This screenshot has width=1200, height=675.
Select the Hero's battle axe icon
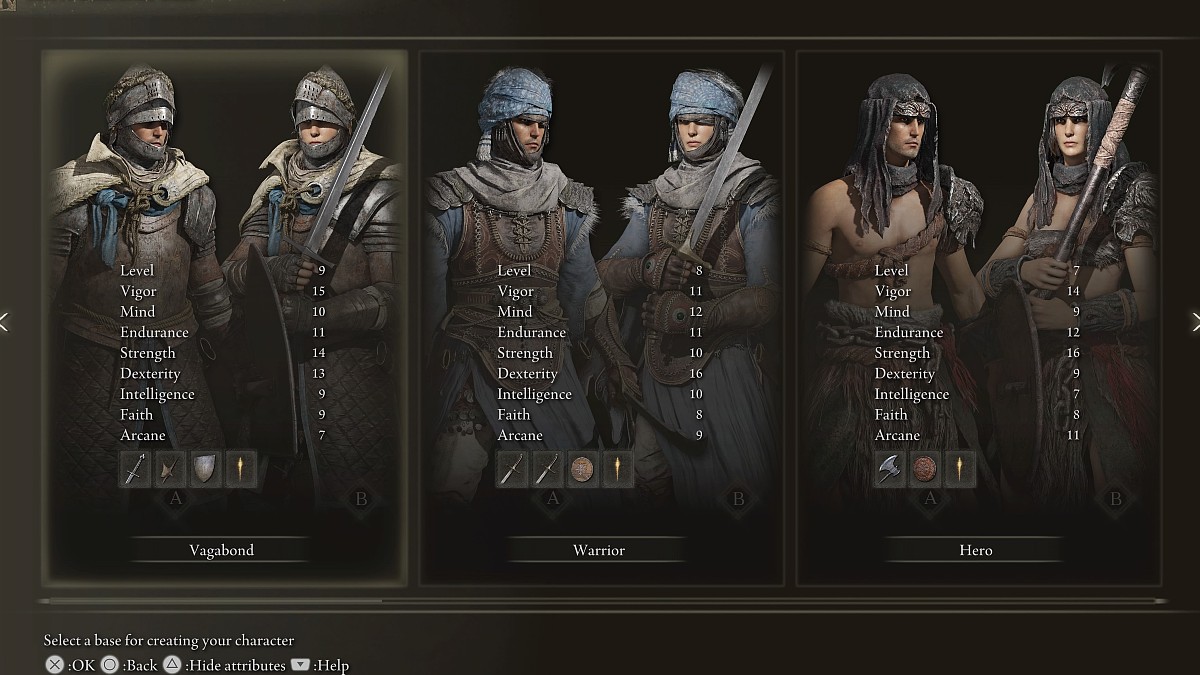[890, 469]
